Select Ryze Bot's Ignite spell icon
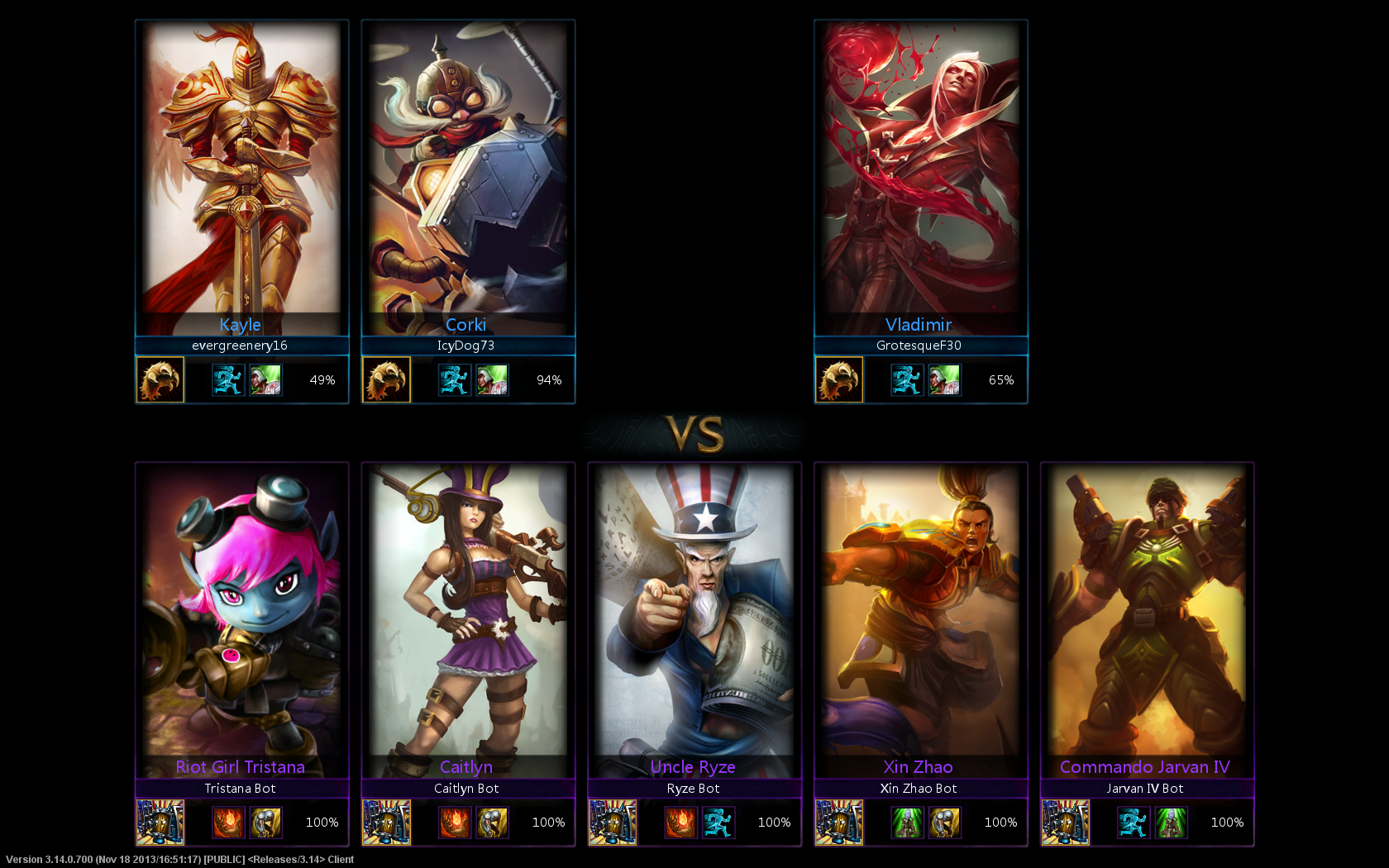Image resolution: width=1389 pixels, height=868 pixels. (681, 823)
